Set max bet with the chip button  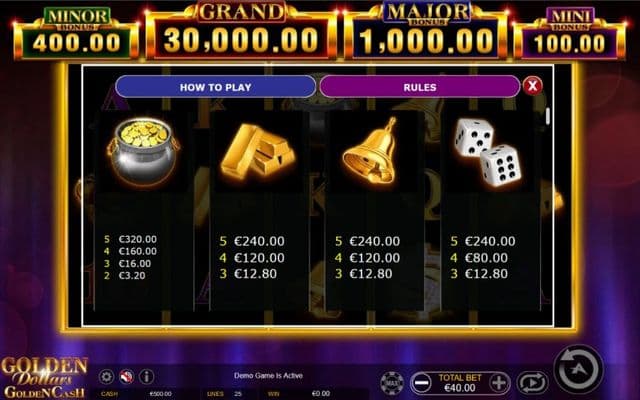pos(392,381)
